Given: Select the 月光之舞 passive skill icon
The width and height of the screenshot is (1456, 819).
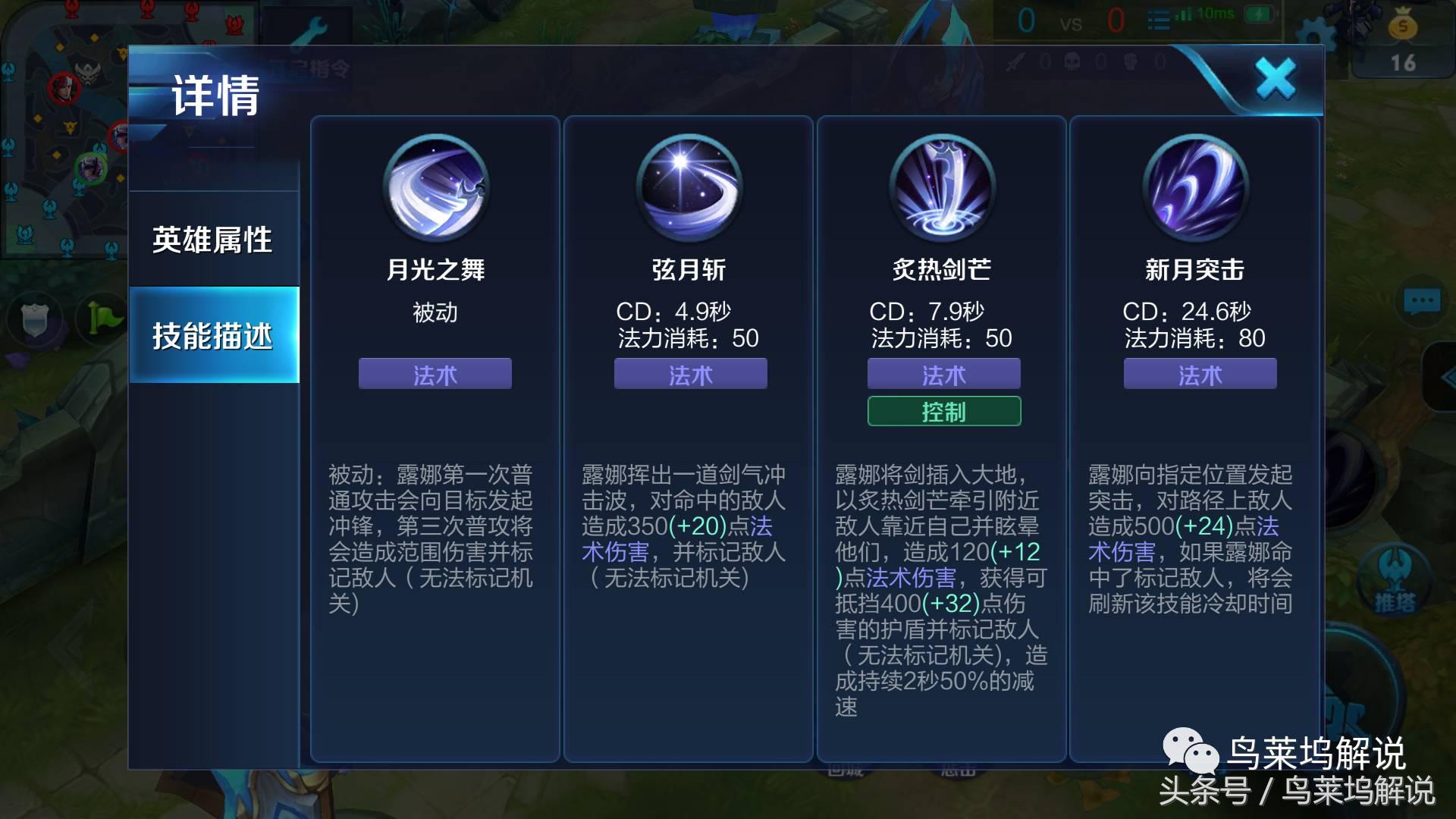Looking at the screenshot, I should pos(435,189).
